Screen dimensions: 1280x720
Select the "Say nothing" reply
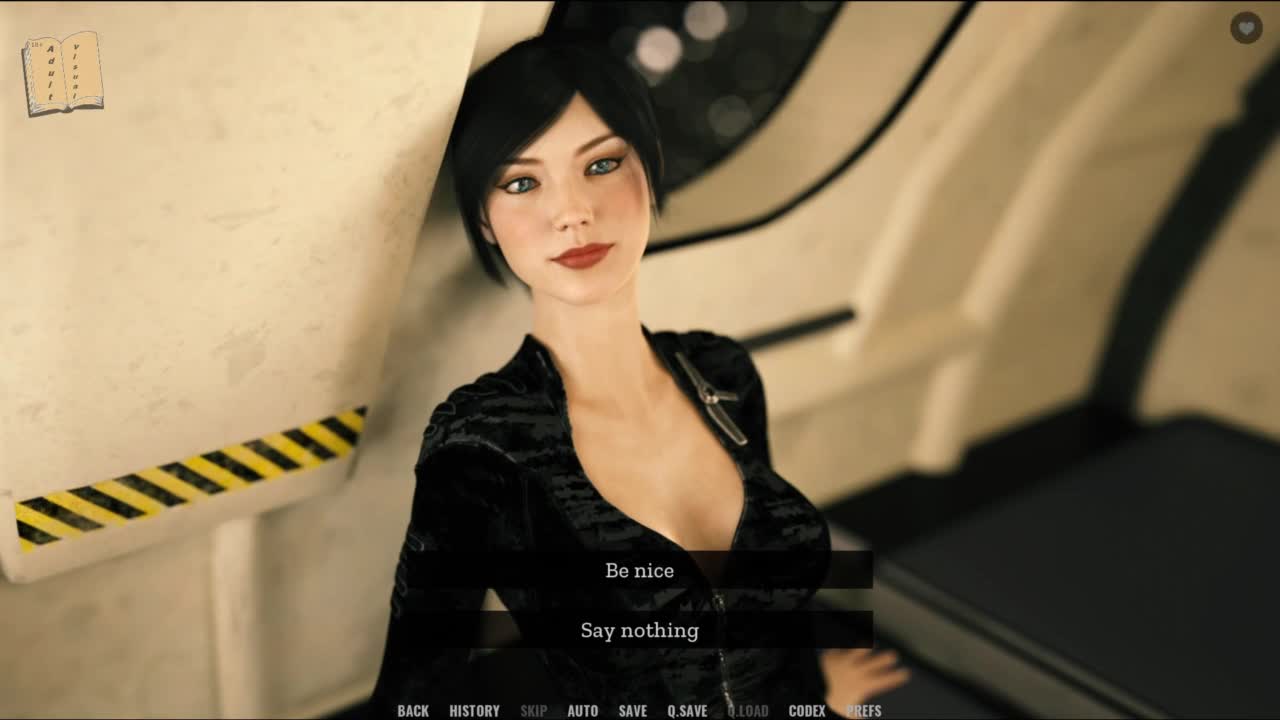pyautogui.click(x=640, y=630)
